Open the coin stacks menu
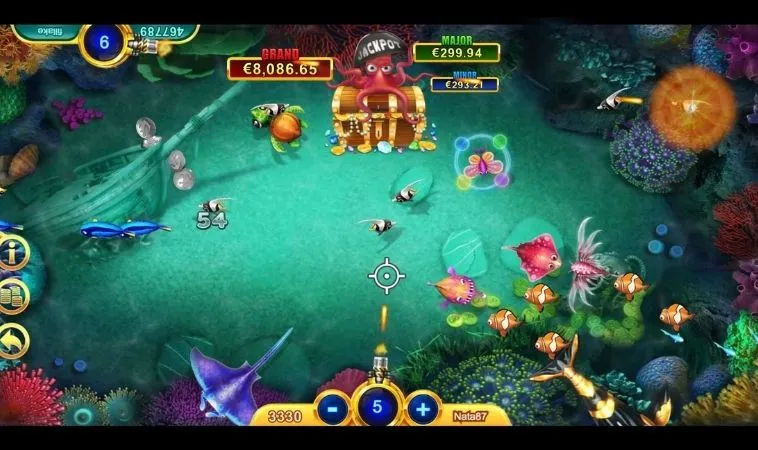Viewport: 758px width, 450px height. pos(12,297)
